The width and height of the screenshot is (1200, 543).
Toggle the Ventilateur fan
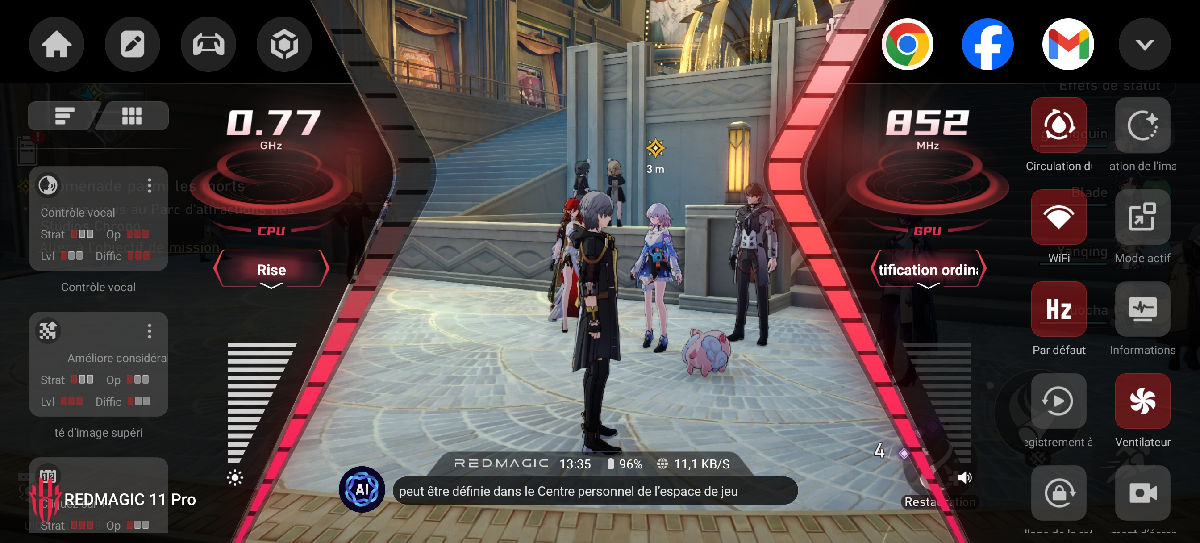1142,402
